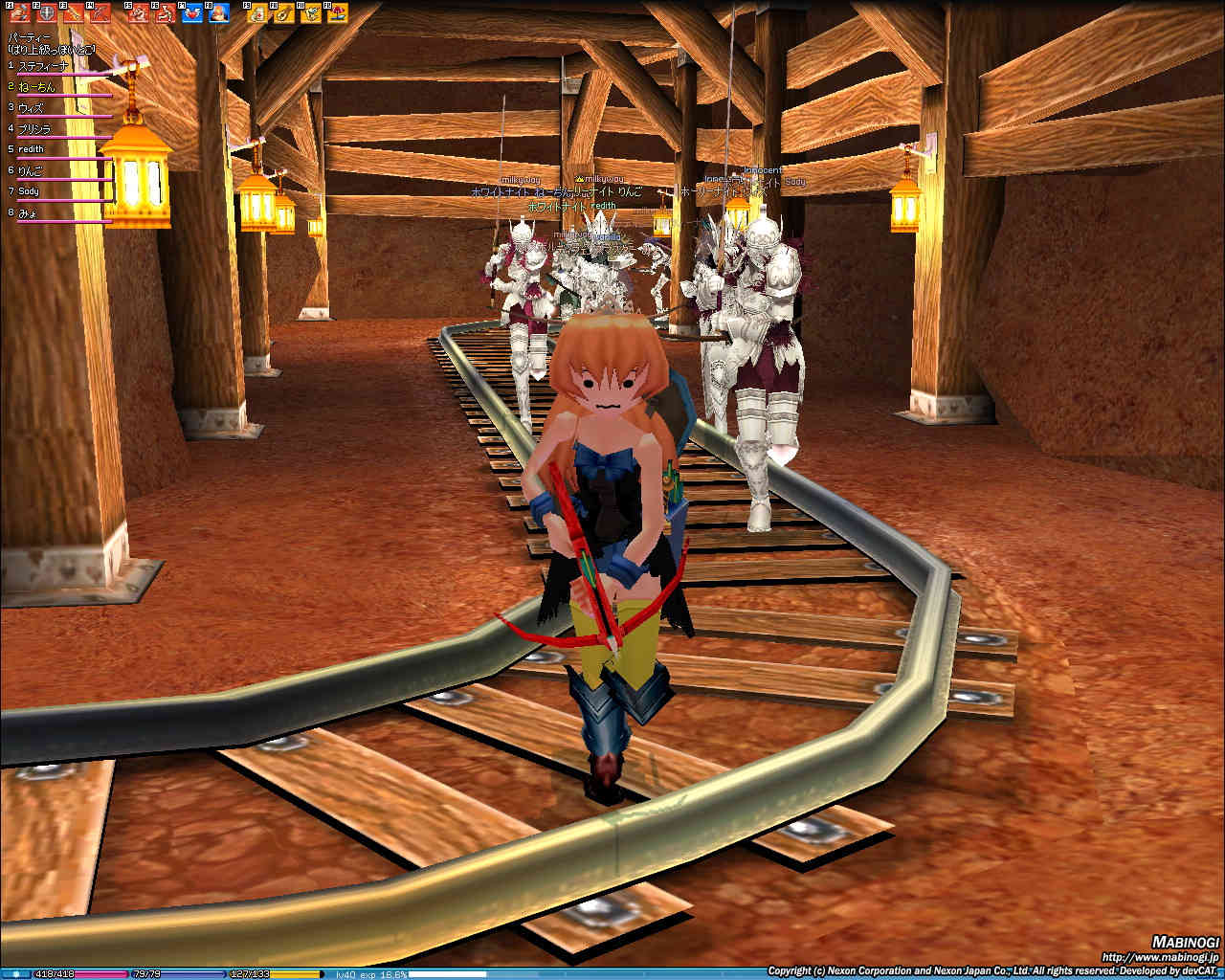This screenshot has width=1225, height=980.
Task: Select the F3 arrow skill icon
Action: click(x=73, y=13)
